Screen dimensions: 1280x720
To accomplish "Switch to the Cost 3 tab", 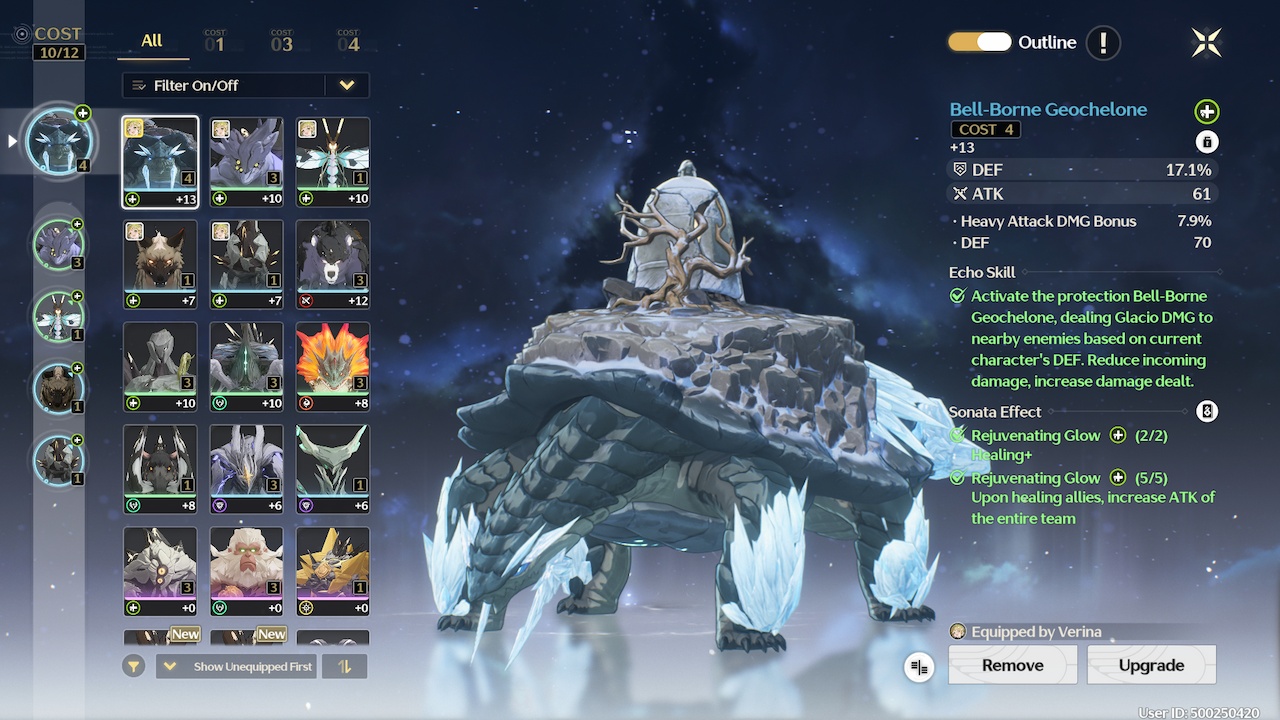I will coord(281,41).
